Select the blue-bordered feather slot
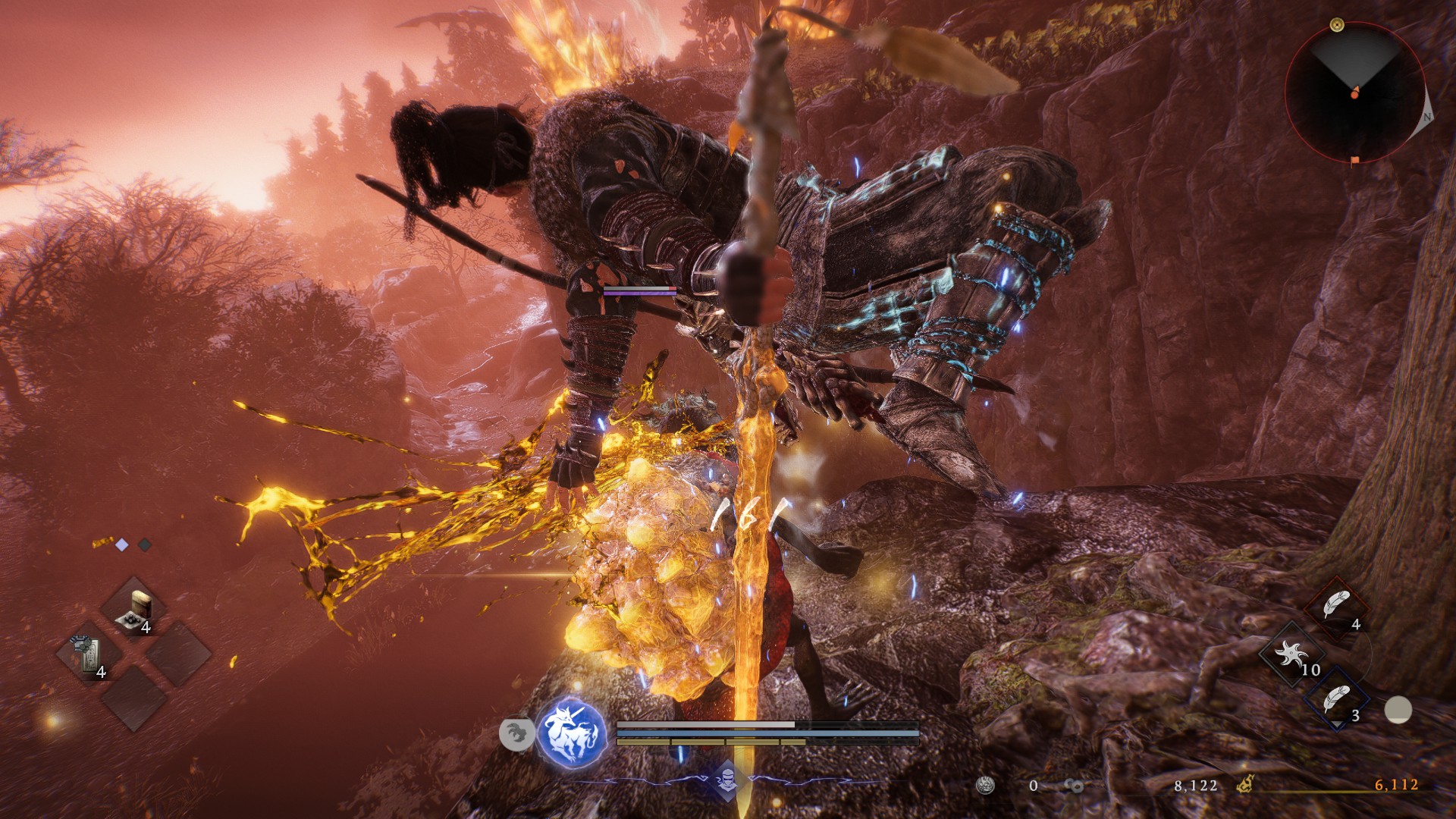 click(1336, 701)
